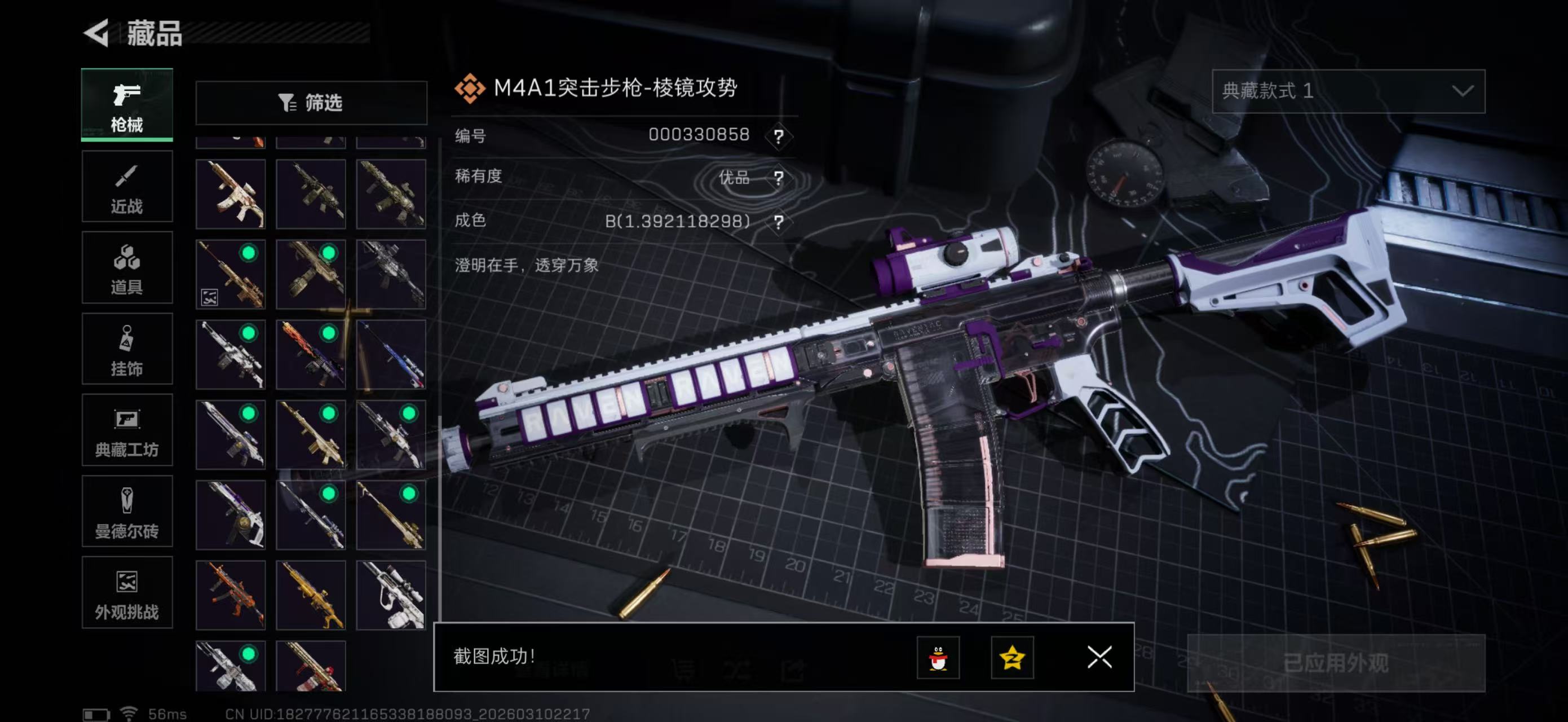Show the 挂饰 charms category
The image size is (1568, 722).
(x=127, y=349)
